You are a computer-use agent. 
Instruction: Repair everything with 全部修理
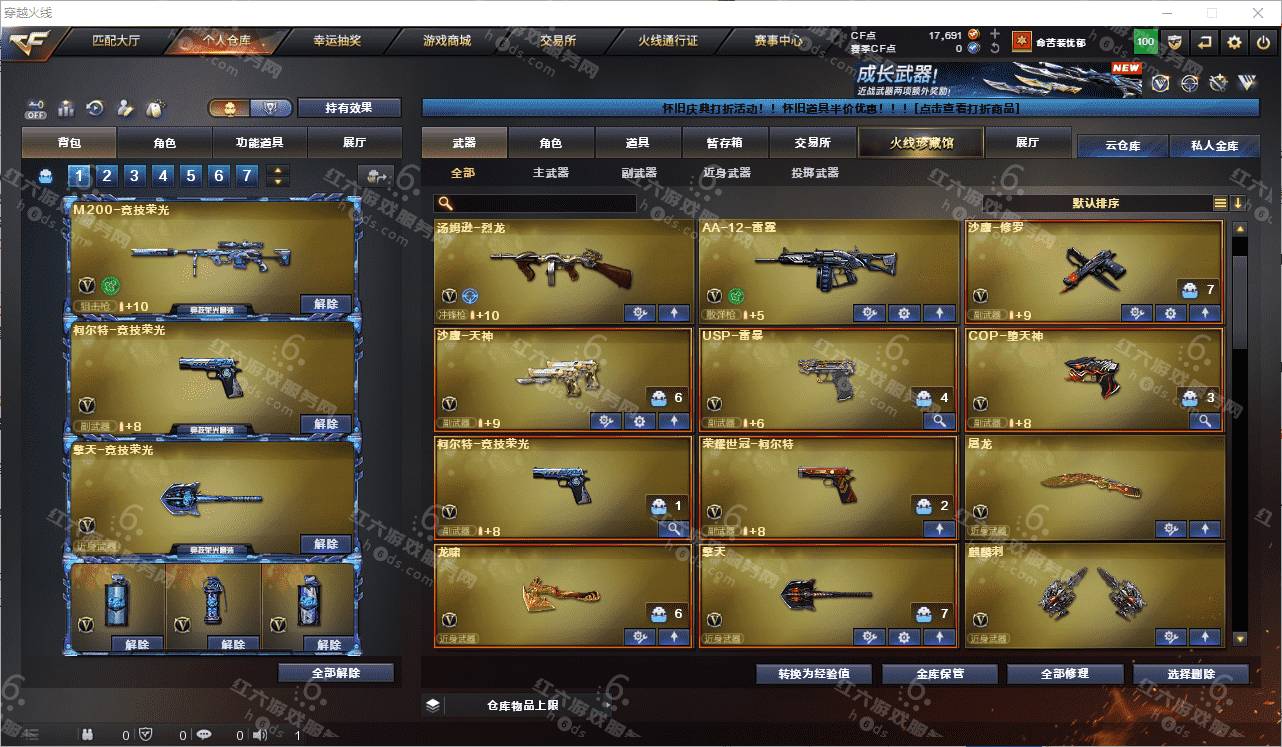[1065, 674]
